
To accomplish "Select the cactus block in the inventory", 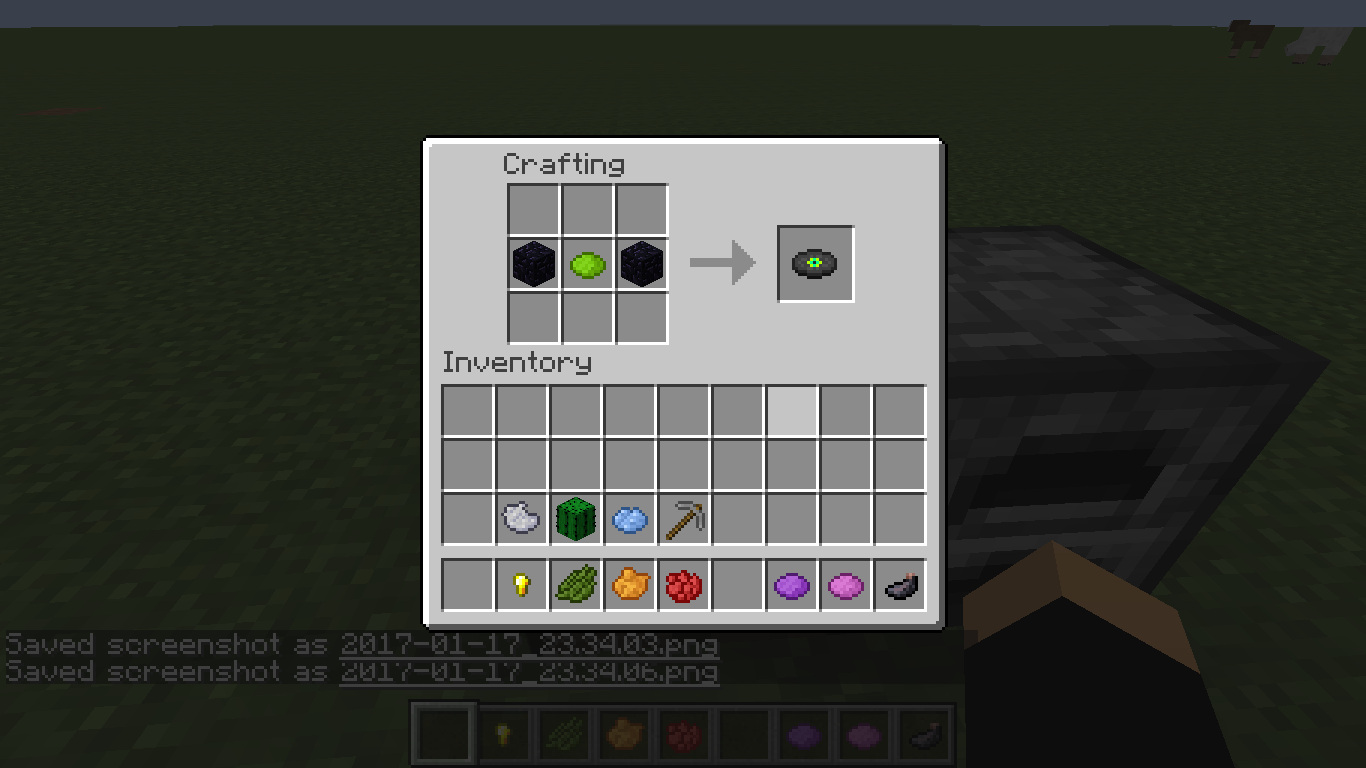I will pos(575,518).
